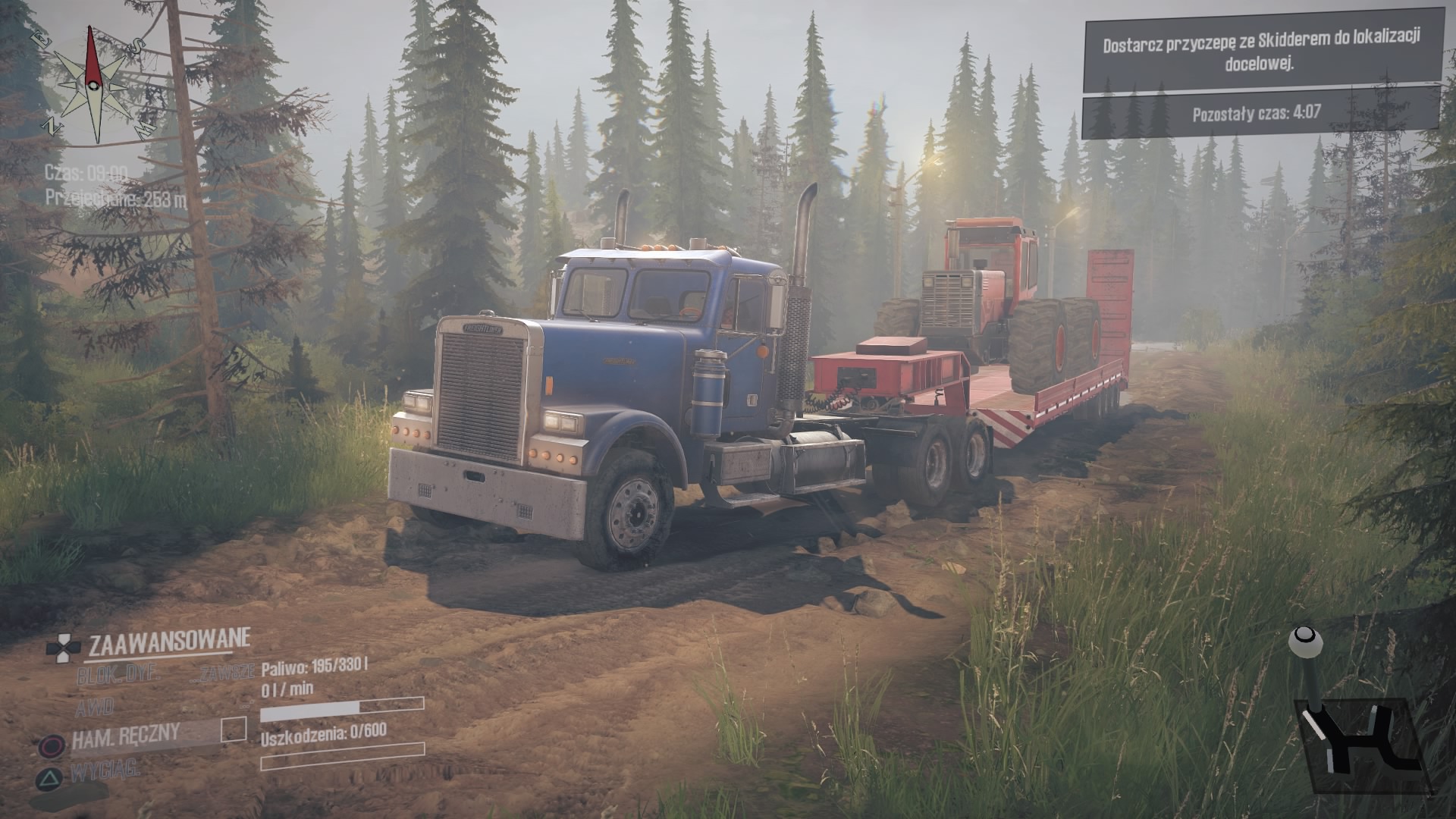Toggle the HAM. RĘCZNY handbrake checkbox
1456x819 pixels.
[234, 730]
